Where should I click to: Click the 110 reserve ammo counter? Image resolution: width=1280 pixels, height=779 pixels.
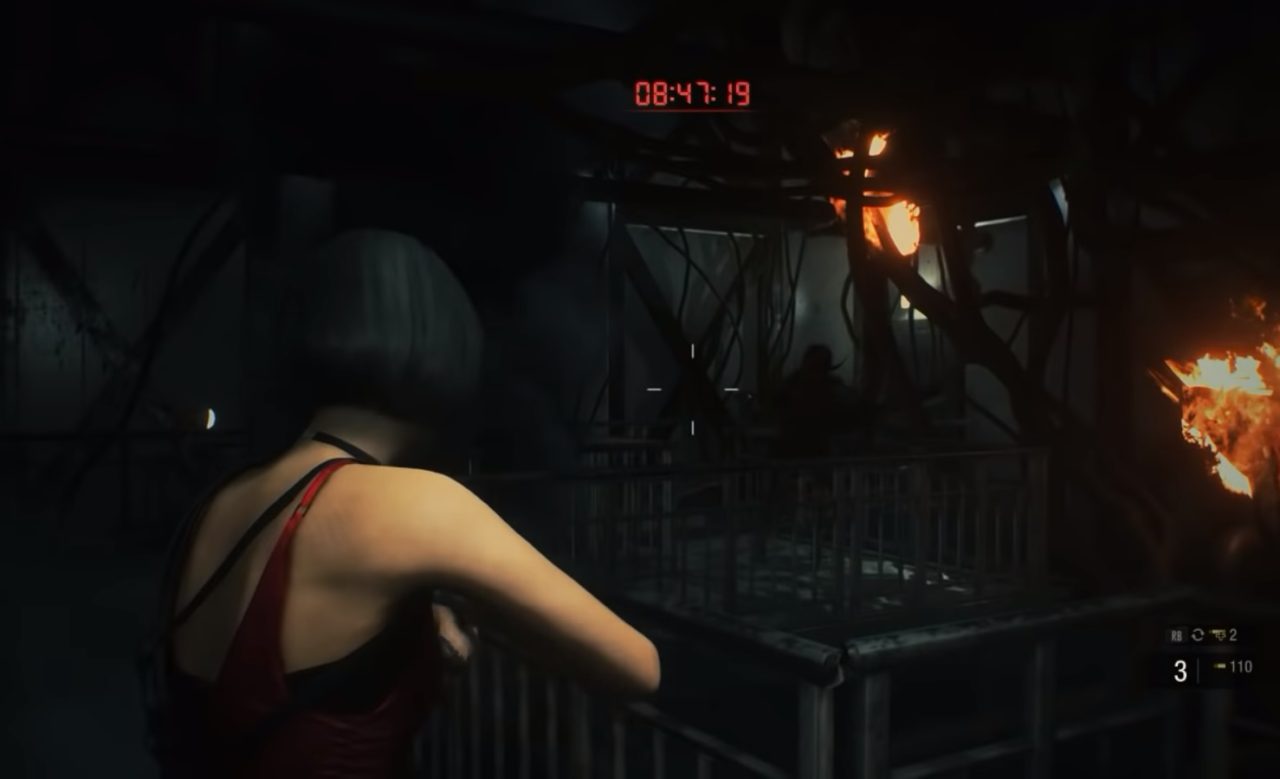click(1242, 665)
